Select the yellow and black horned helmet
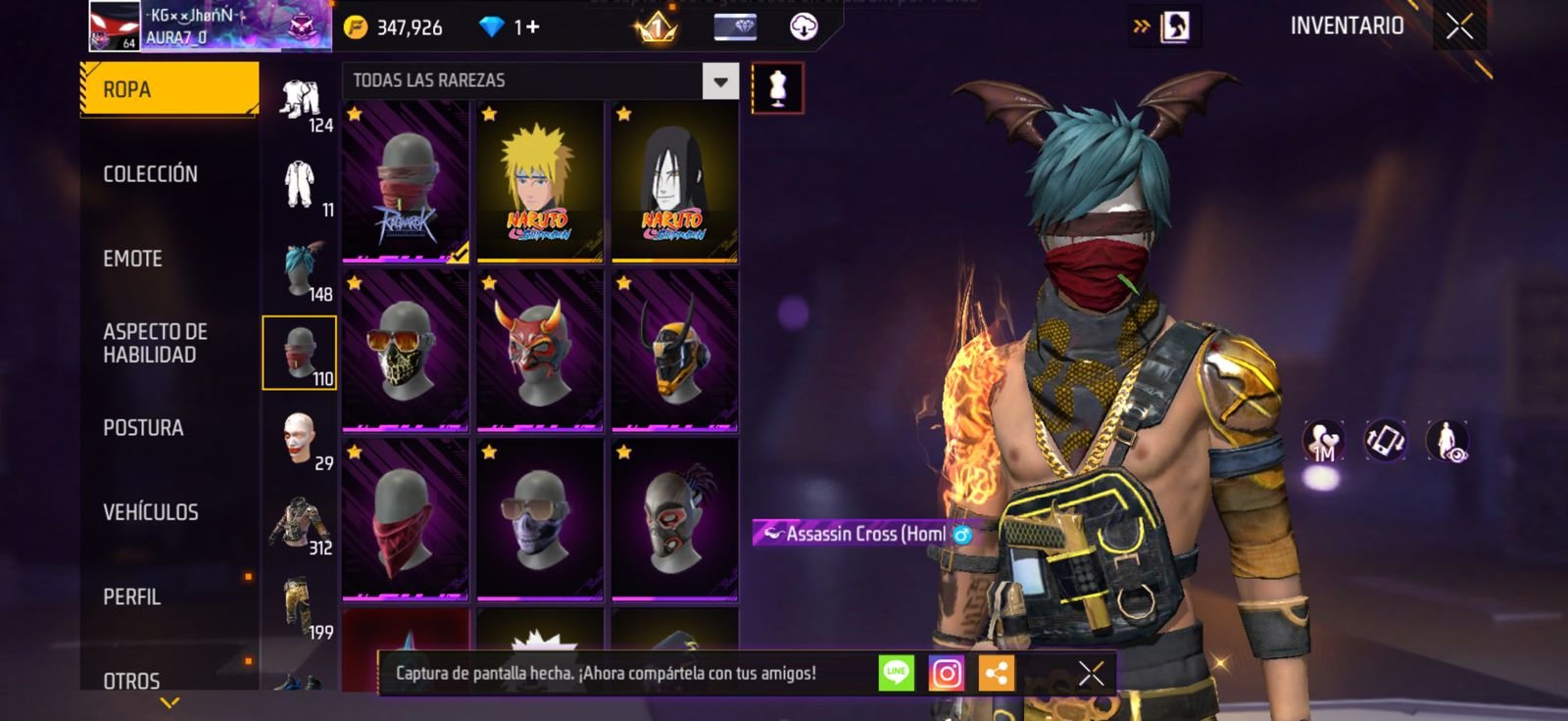 click(x=674, y=351)
